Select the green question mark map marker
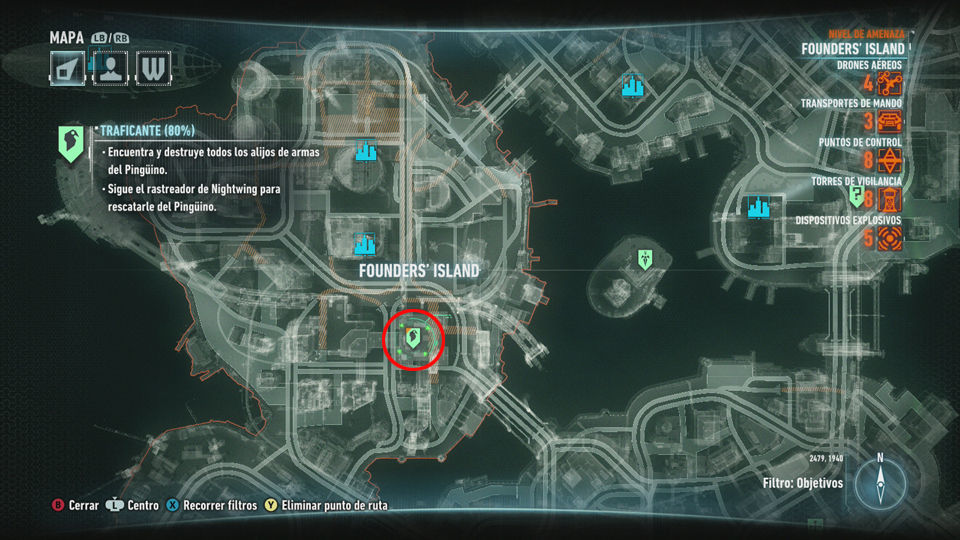This screenshot has height=540, width=960. tap(856, 196)
